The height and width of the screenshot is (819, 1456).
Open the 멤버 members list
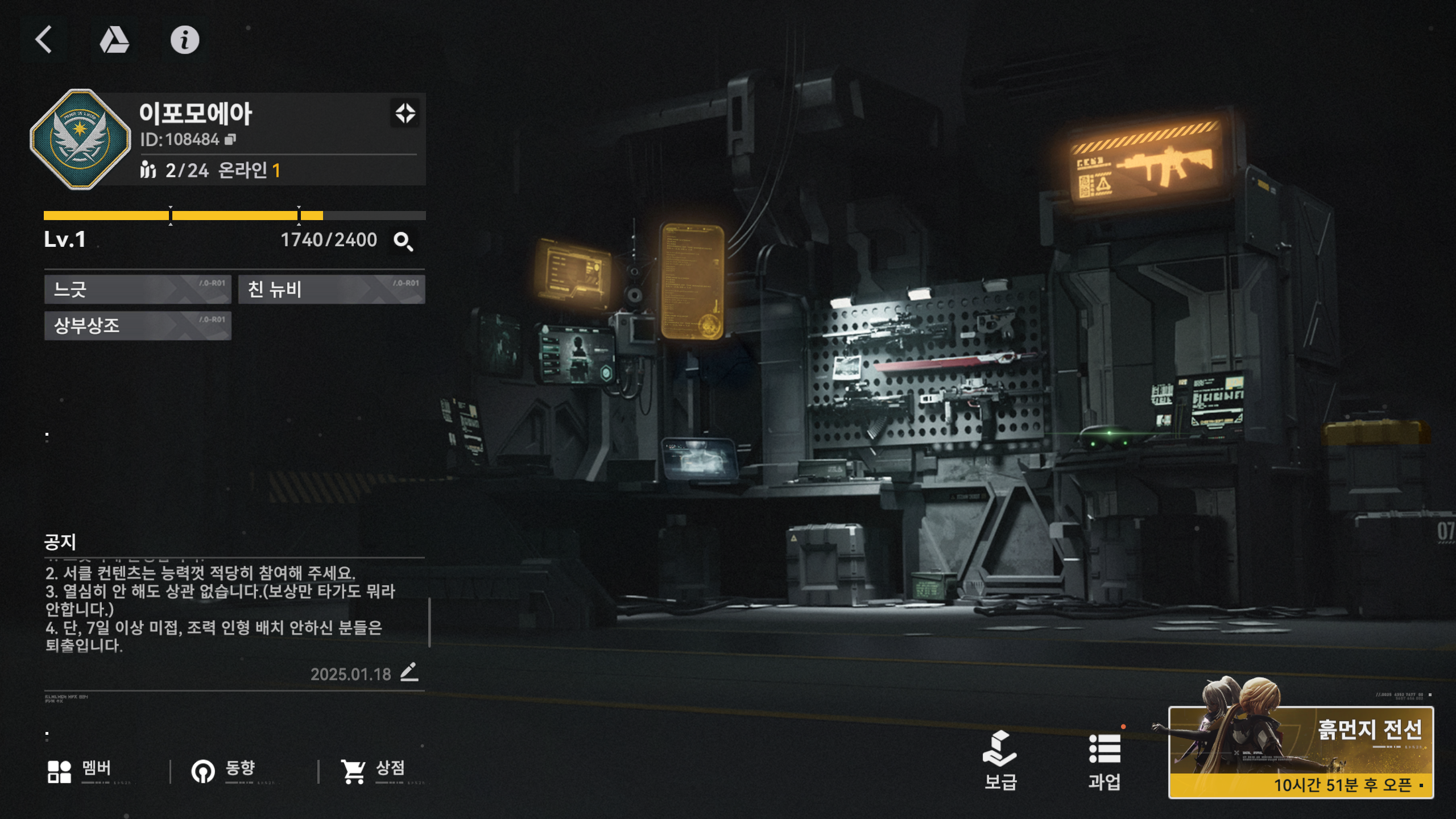(x=80, y=771)
